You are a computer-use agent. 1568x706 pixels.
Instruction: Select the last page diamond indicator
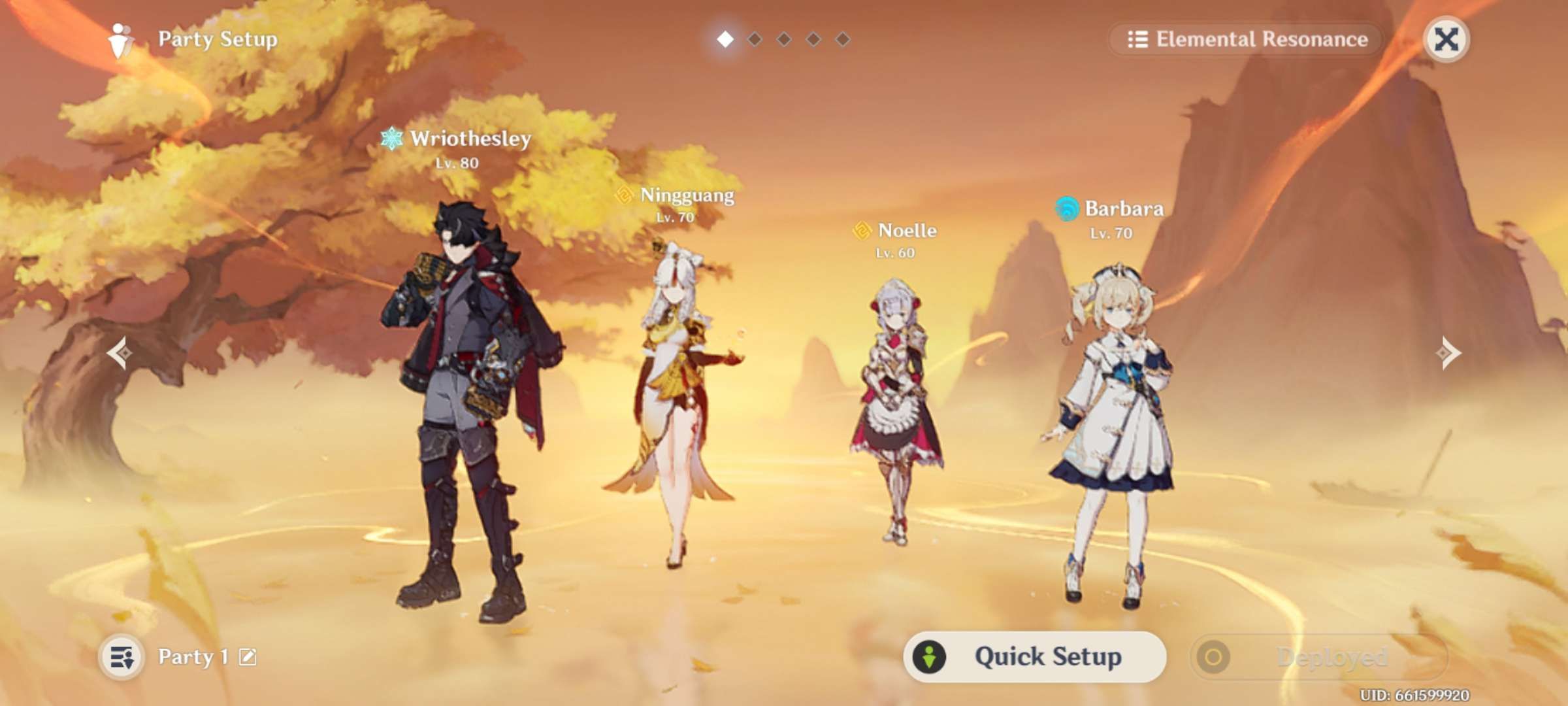click(x=843, y=41)
